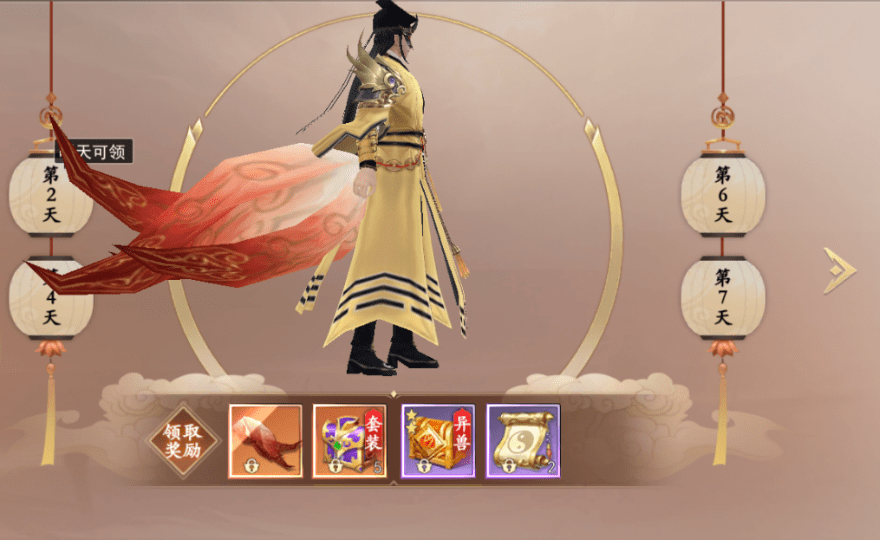The height and width of the screenshot is (540, 880).
Task: Claim rewards with the 领取奖励 button
Action: click(x=182, y=440)
